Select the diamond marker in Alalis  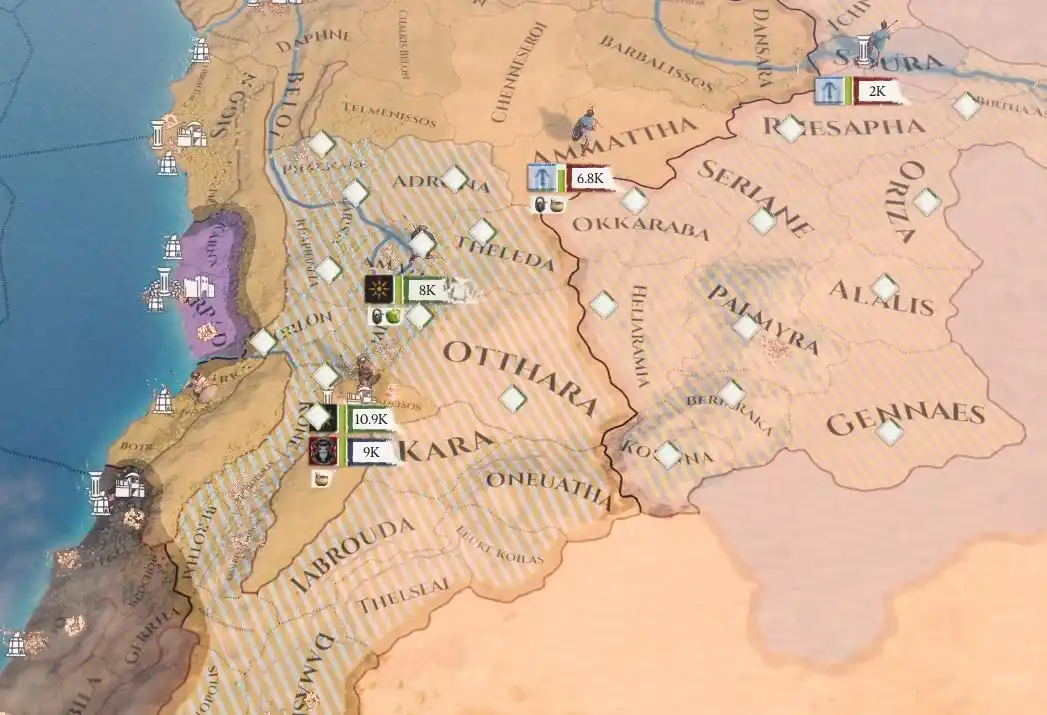(884, 289)
